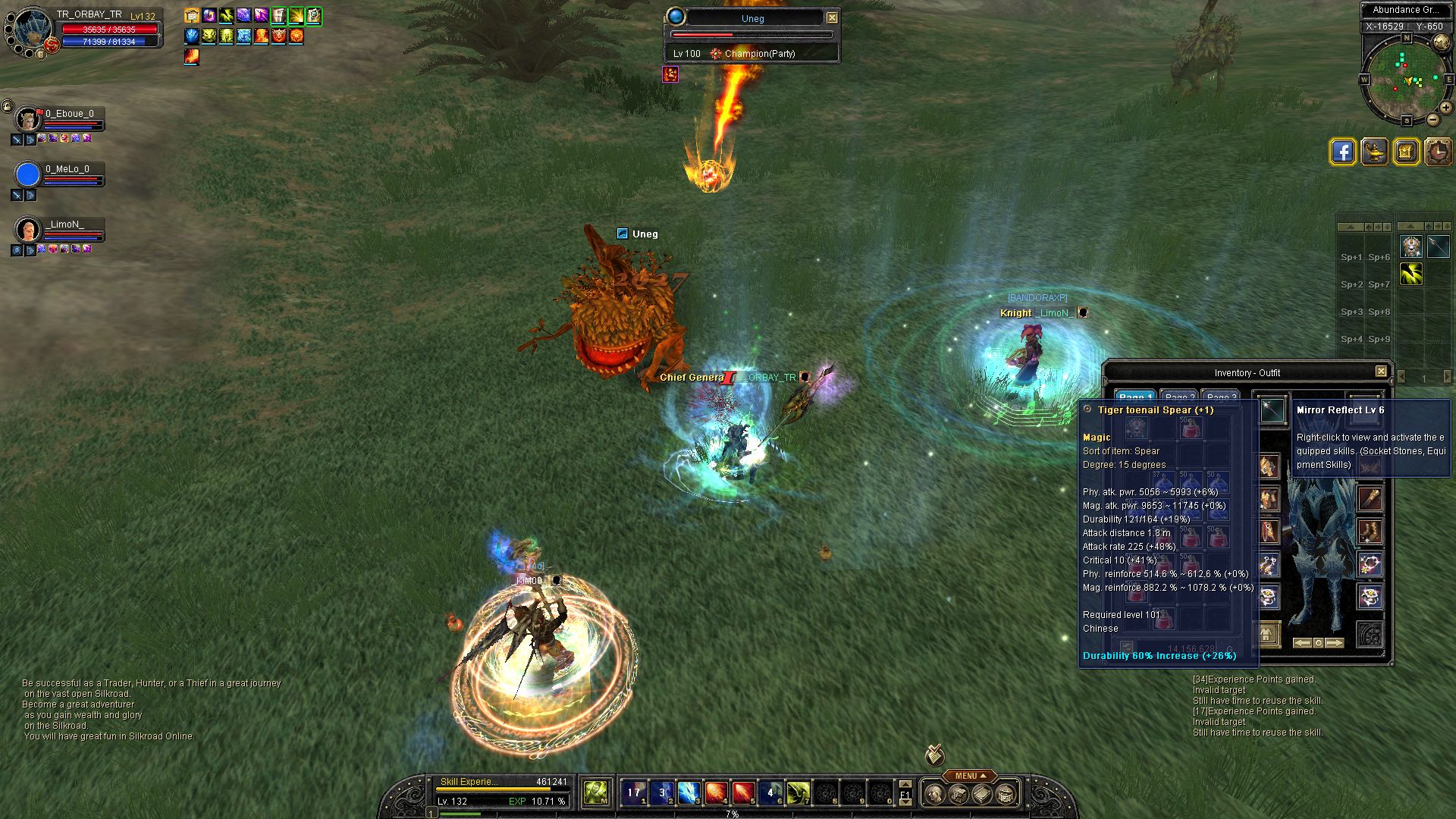This screenshot has height=819, width=1456.
Task: Close the Uneg target panel
Action: coord(832,17)
